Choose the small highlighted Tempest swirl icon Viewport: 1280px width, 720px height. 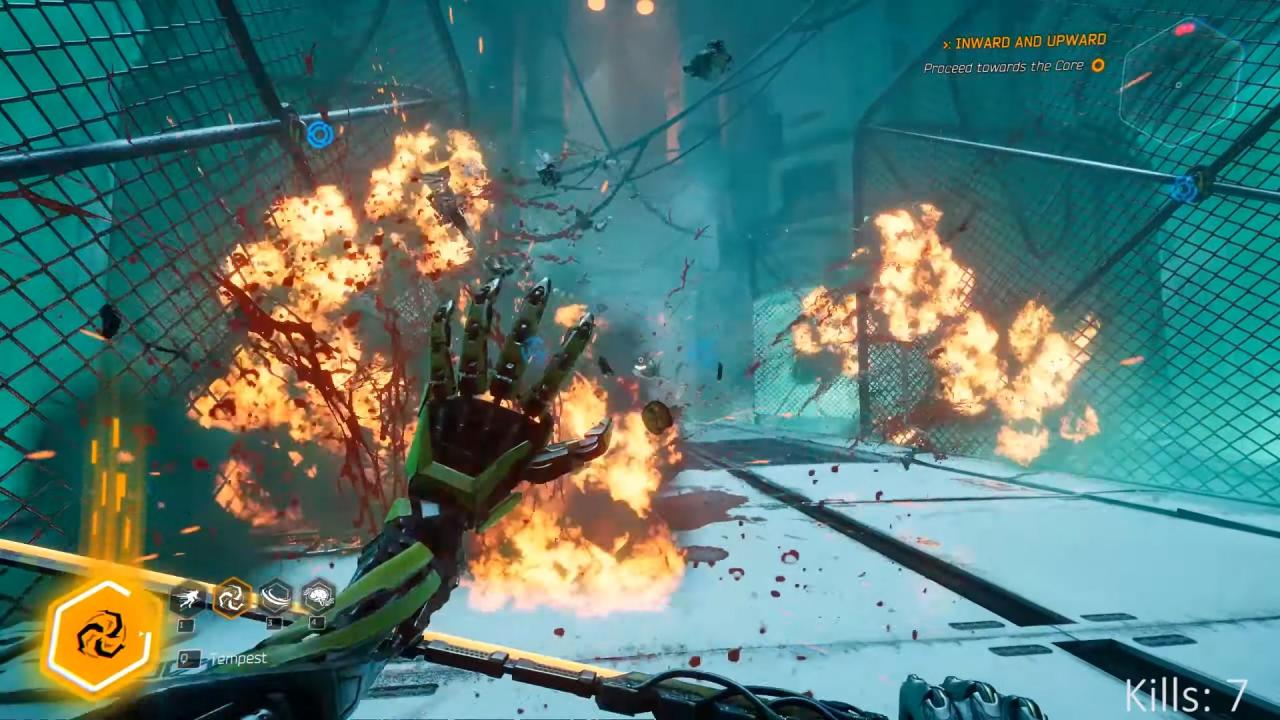[232, 598]
